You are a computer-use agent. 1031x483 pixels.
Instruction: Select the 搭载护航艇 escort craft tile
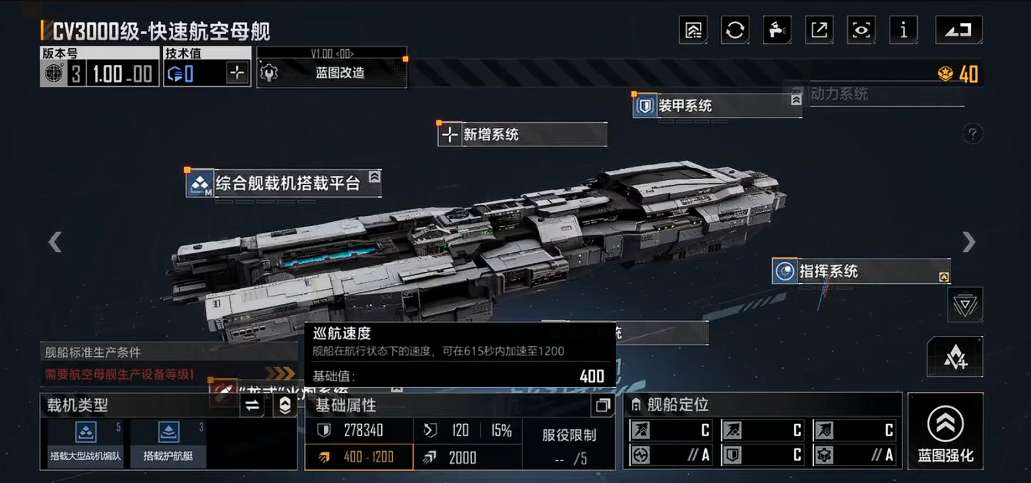click(x=167, y=443)
